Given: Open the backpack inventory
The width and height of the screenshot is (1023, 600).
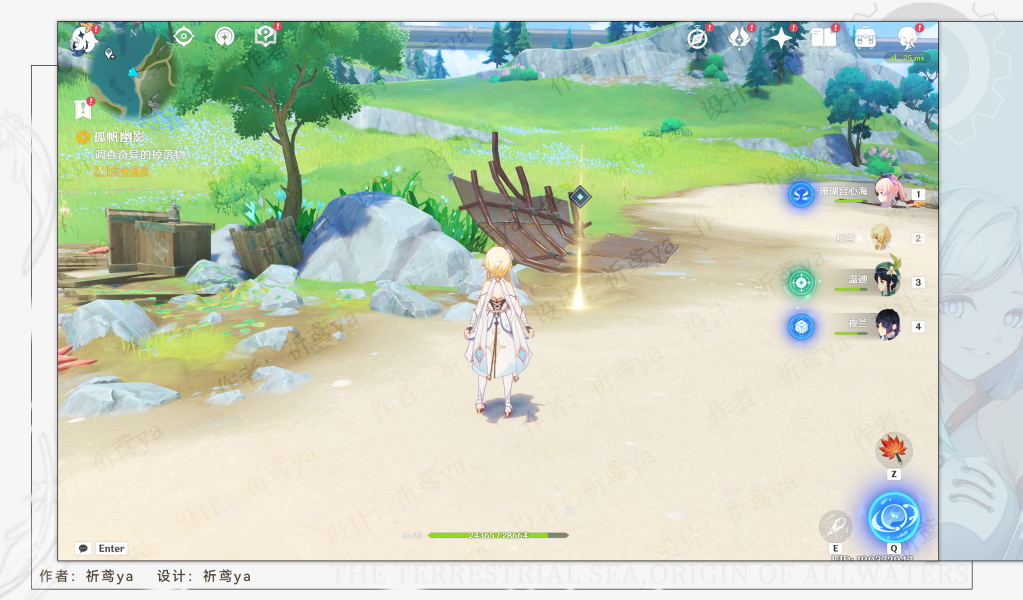Looking at the screenshot, I should point(865,38).
